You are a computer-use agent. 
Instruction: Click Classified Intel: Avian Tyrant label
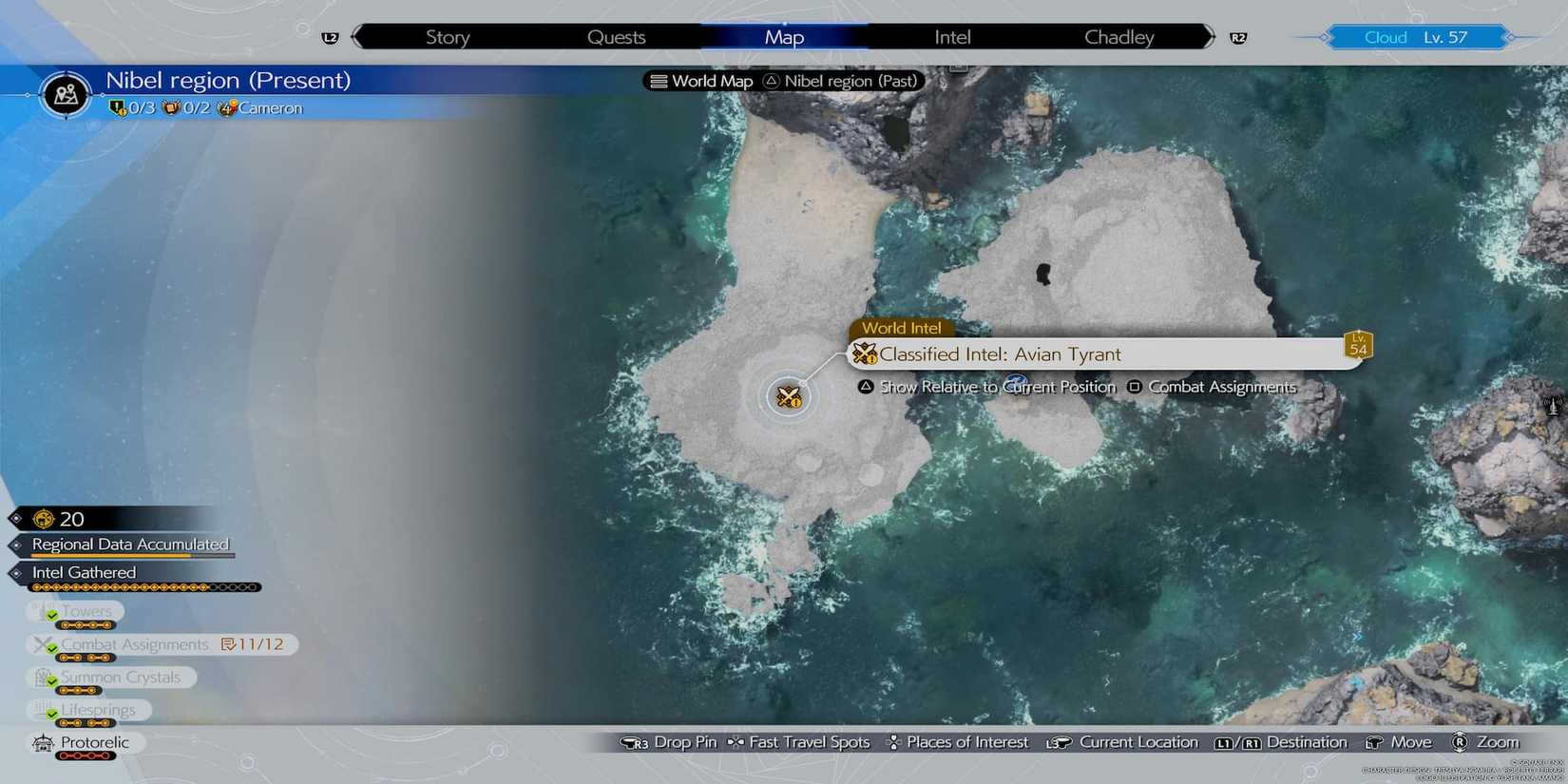[1000, 354]
